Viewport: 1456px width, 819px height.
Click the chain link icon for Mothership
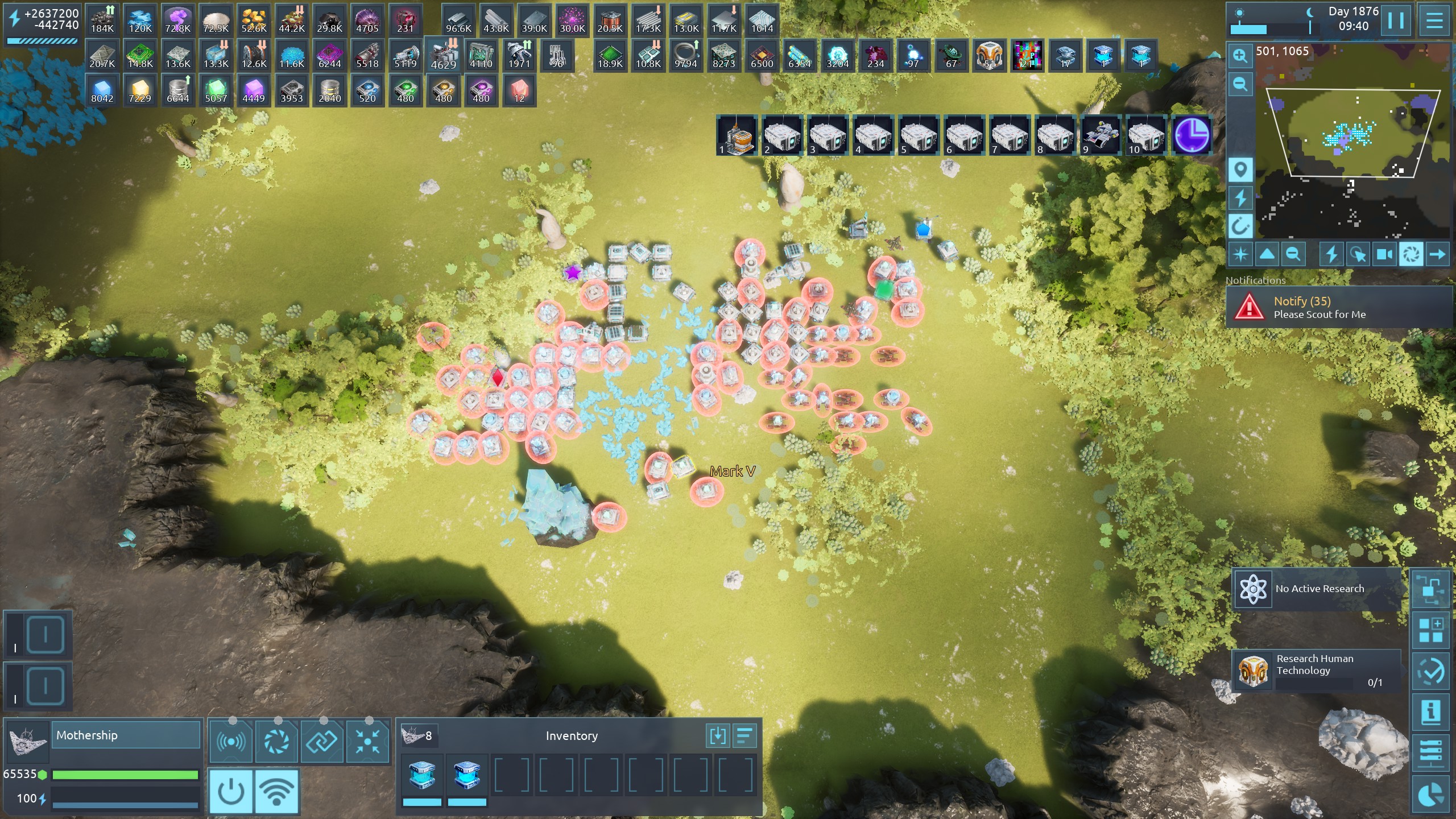coord(322,741)
